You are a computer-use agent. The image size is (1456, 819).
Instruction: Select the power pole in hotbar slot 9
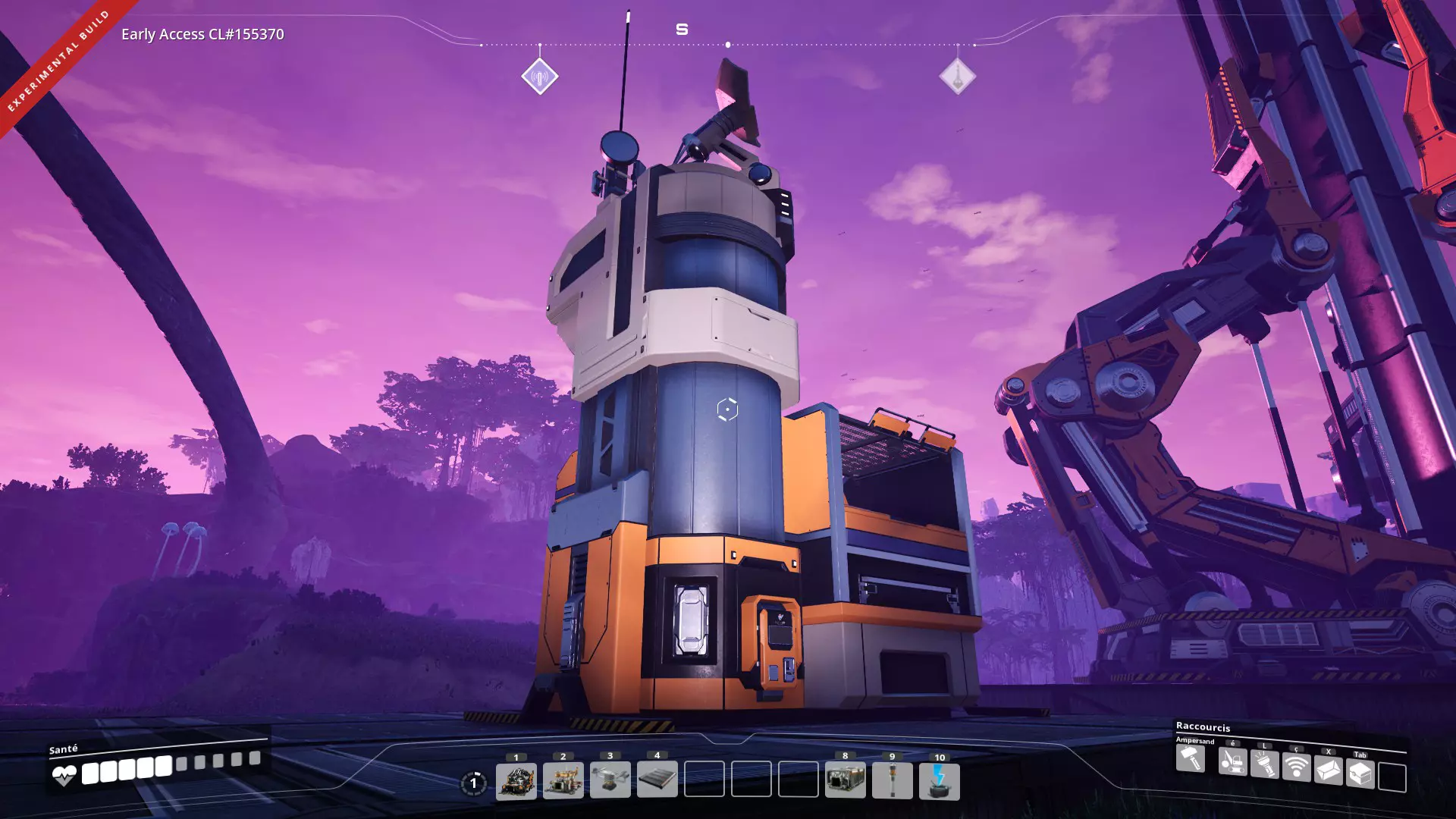click(893, 780)
